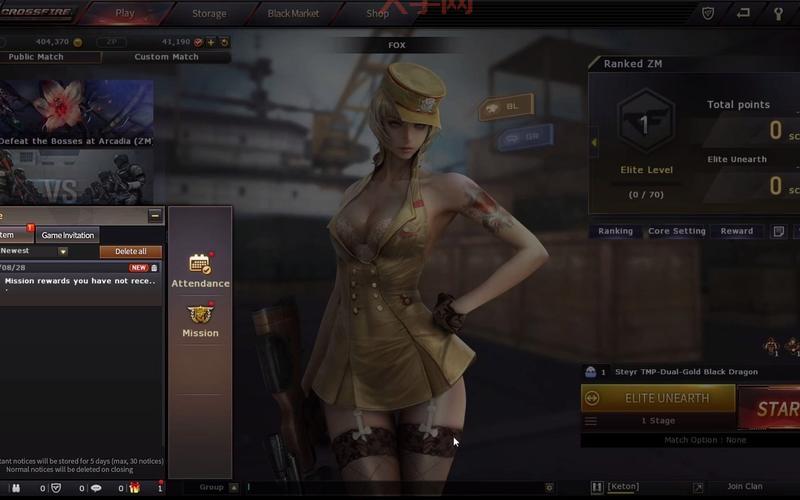Select the BL team badge
The height and width of the screenshot is (500, 800).
505,106
